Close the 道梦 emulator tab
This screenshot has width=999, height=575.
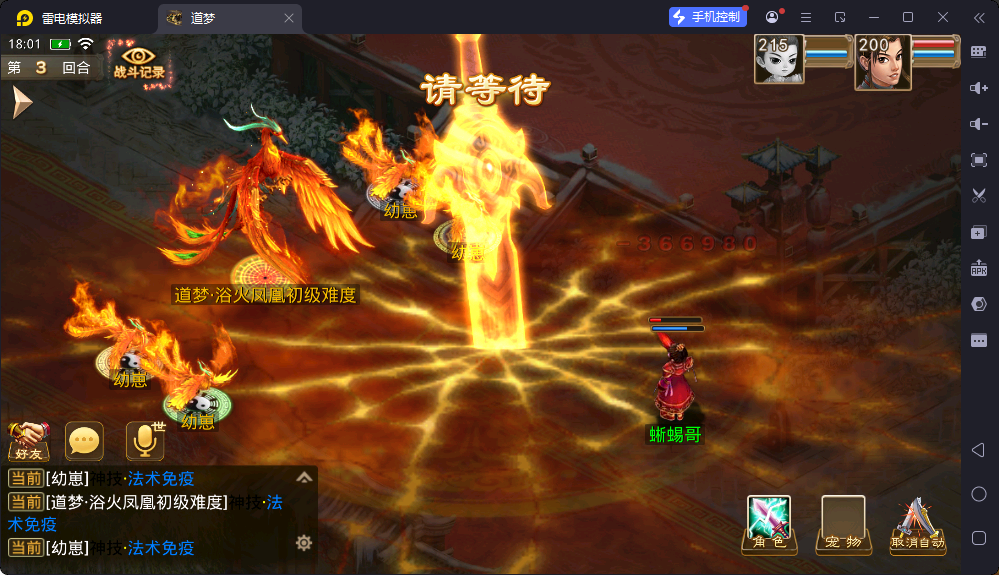289,18
